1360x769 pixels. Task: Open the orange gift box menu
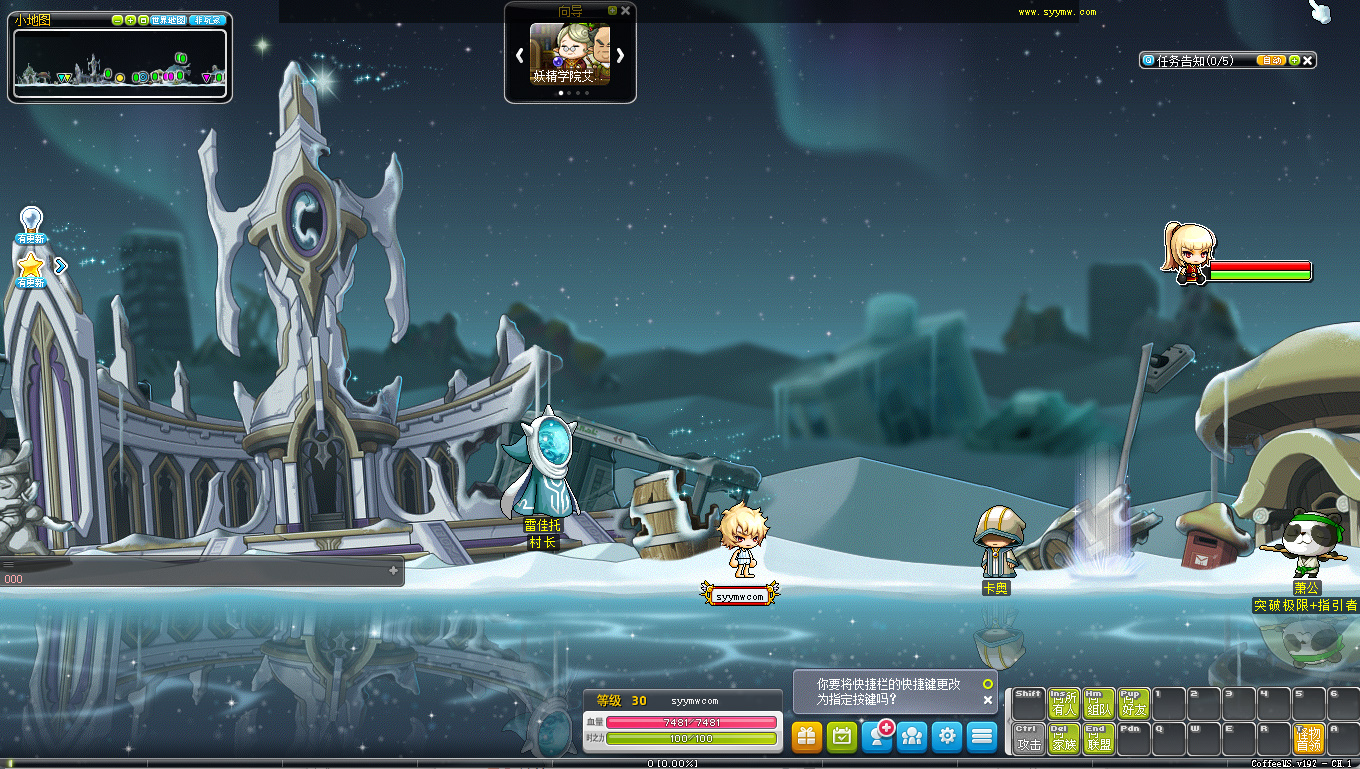coord(807,737)
